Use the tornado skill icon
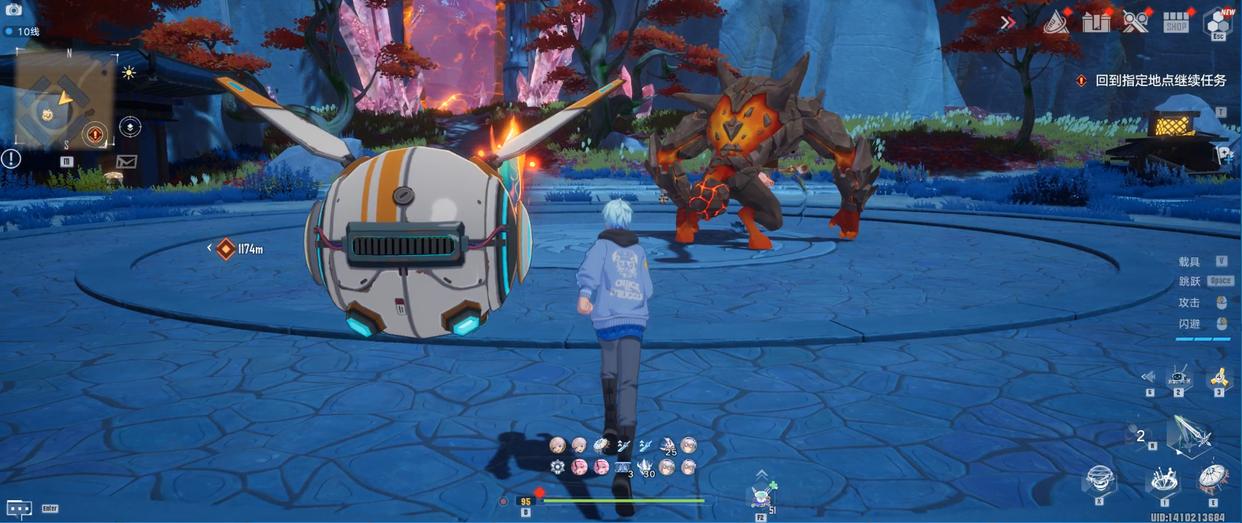 [x=1099, y=479]
